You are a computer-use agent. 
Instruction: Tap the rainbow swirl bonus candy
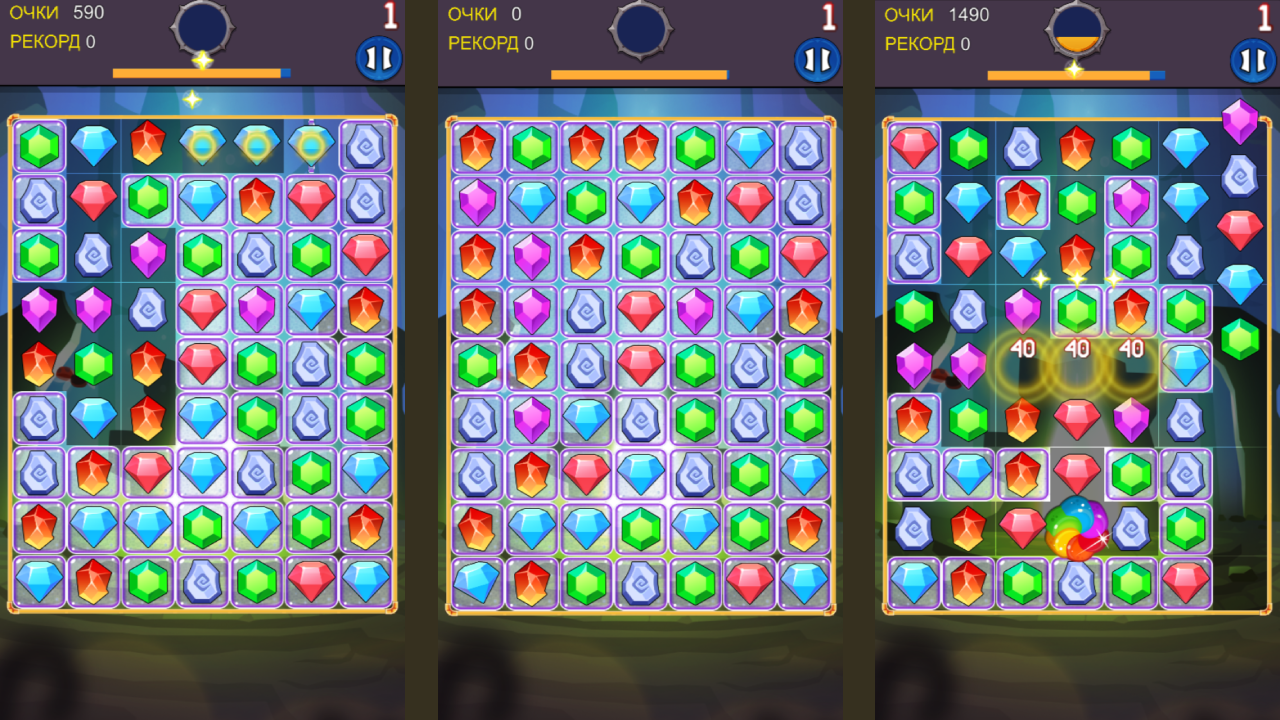coord(1077,527)
